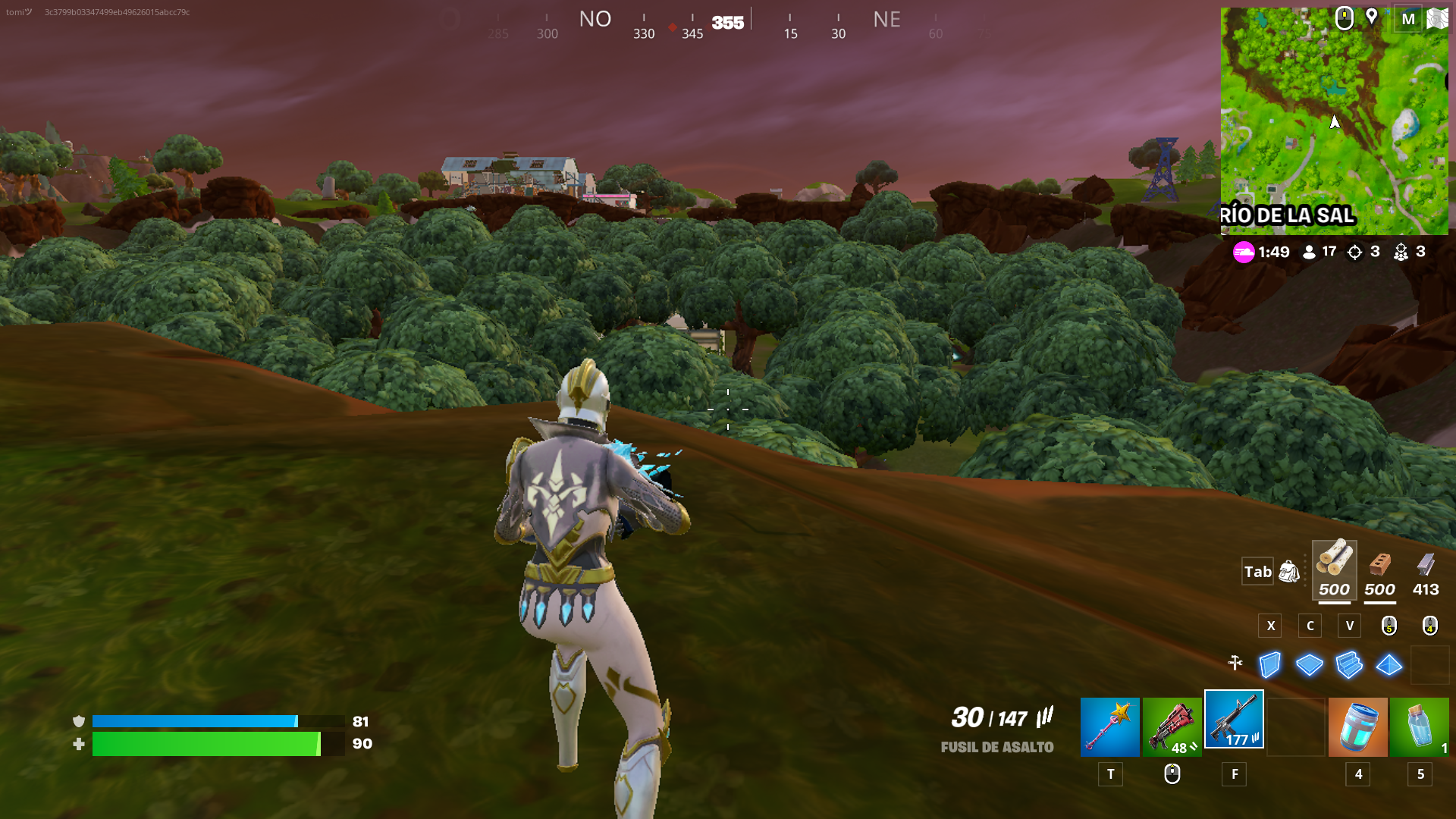Open the full map via folded map icon
Image resolution: width=1456 pixels, height=819 pixels.
point(1437,18)
